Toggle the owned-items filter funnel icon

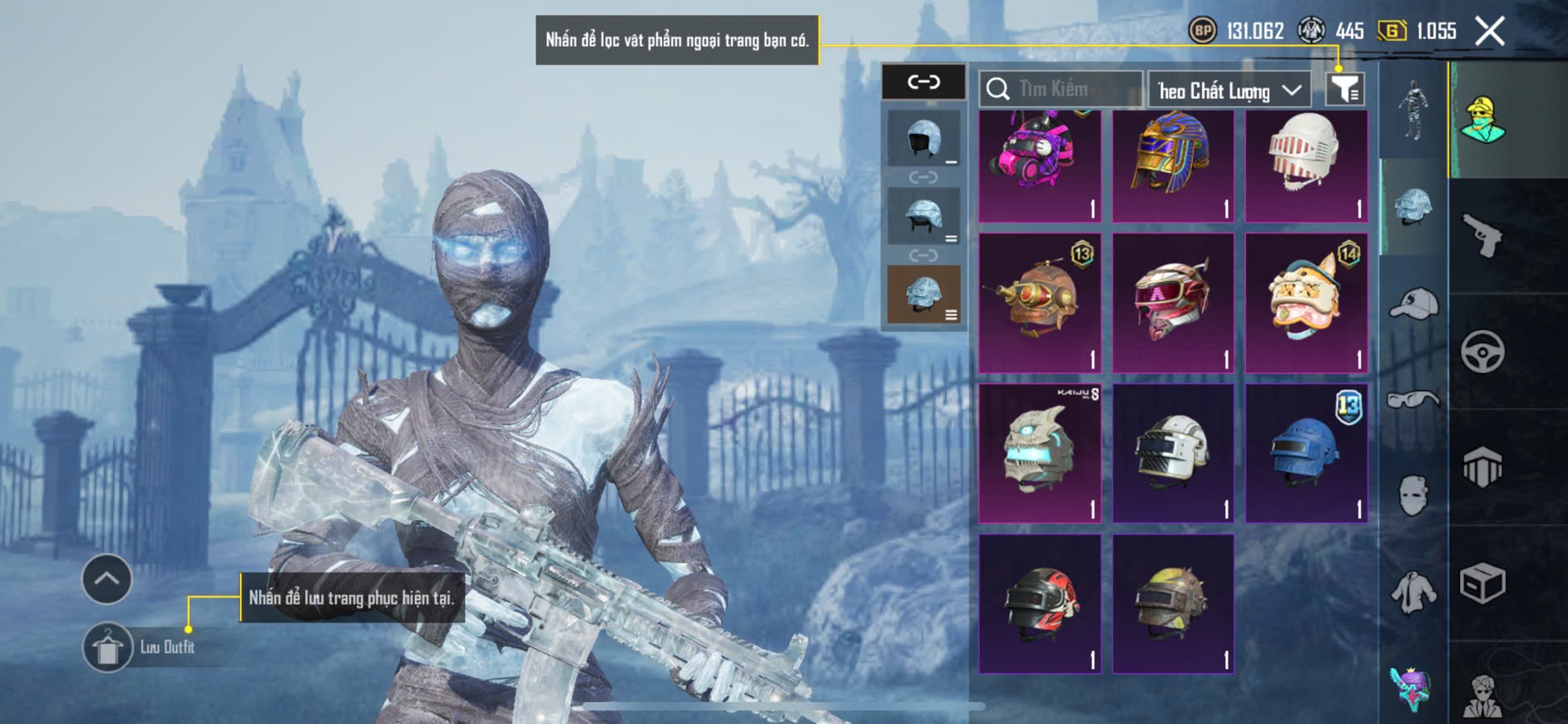coord(1344,88)
